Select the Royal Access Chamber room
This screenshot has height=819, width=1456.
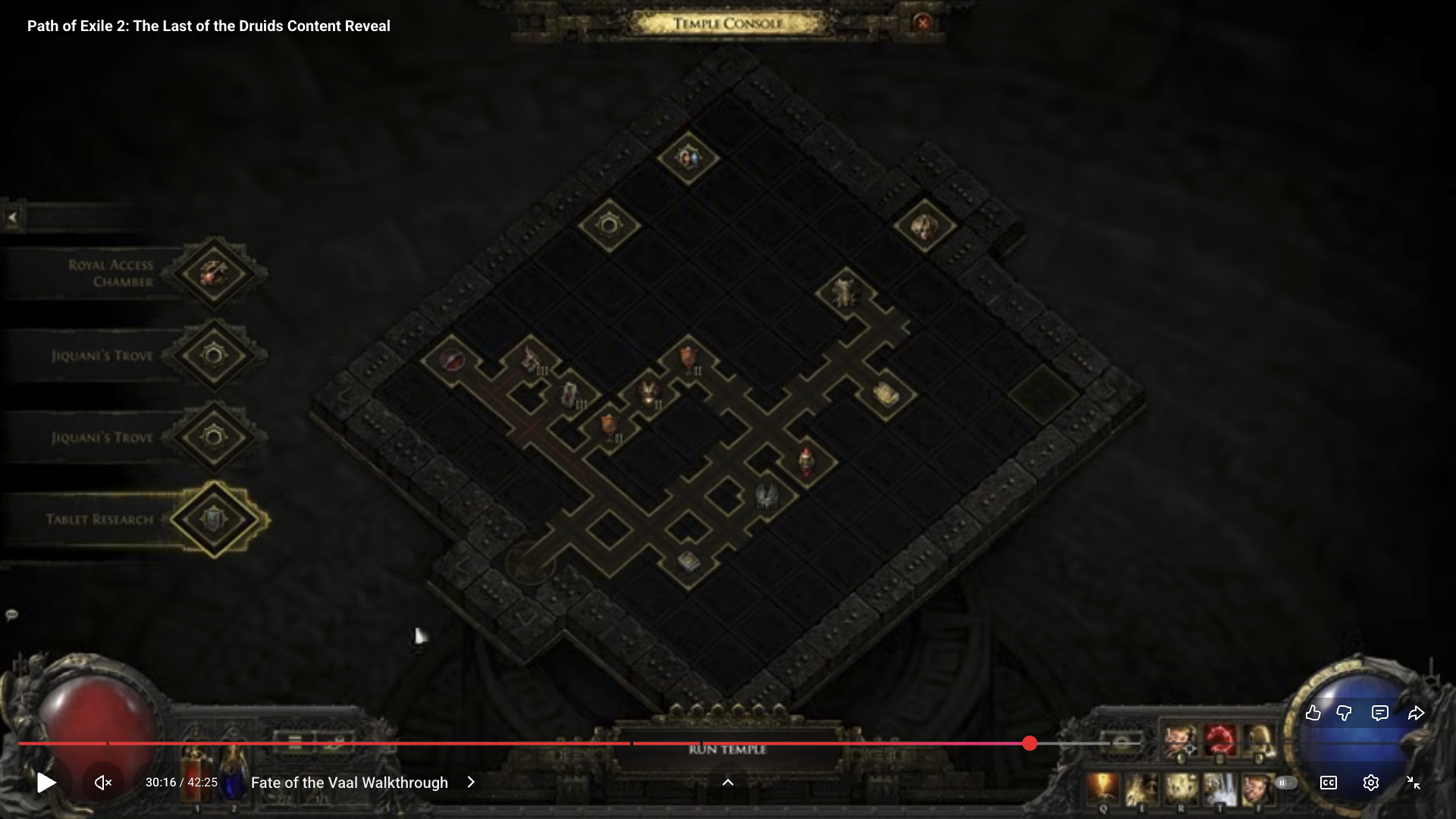[x=214, y=273]
